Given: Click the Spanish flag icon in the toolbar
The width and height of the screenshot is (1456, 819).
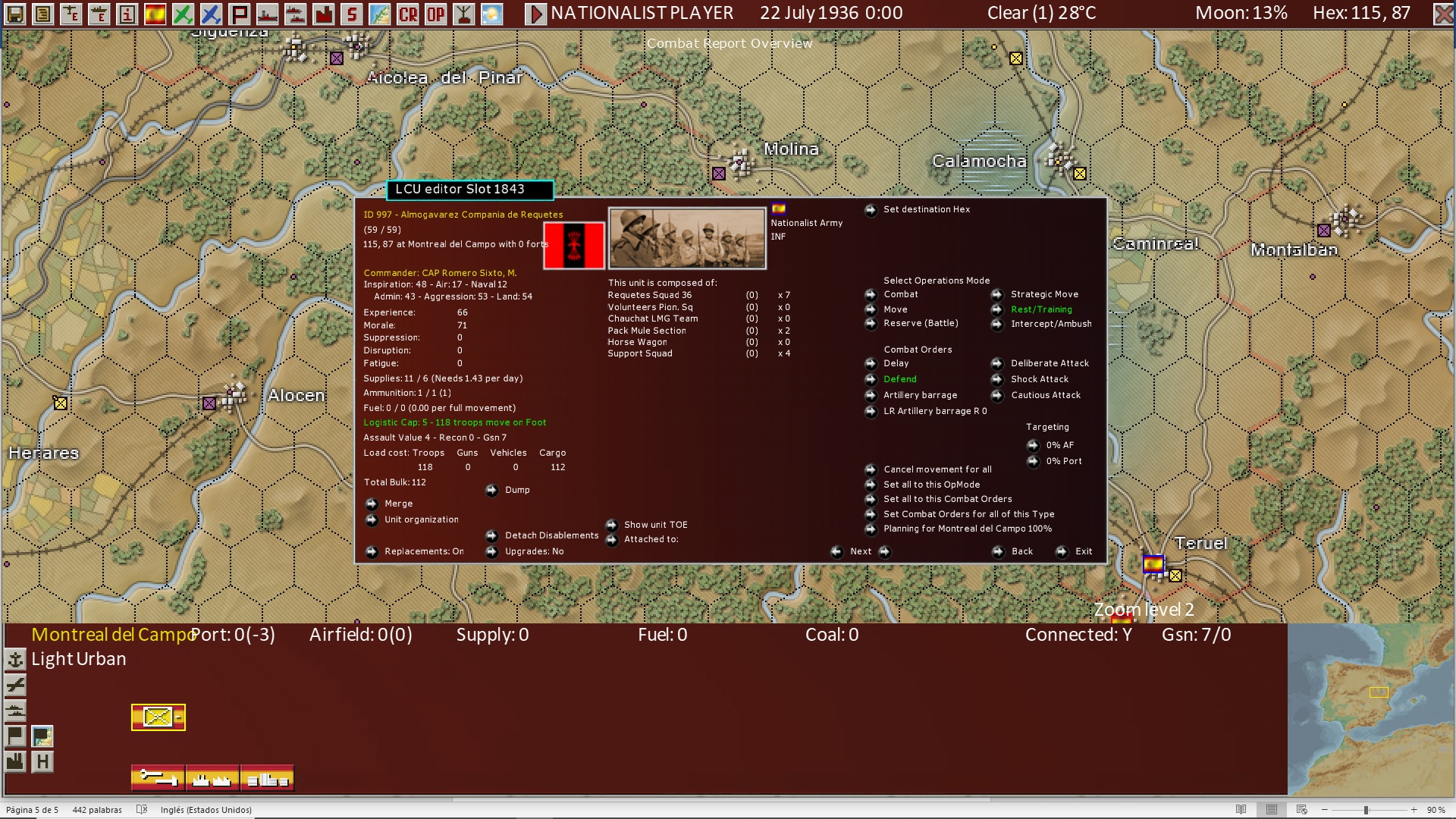Looking at the screenshot, I should tap(155, 13).
